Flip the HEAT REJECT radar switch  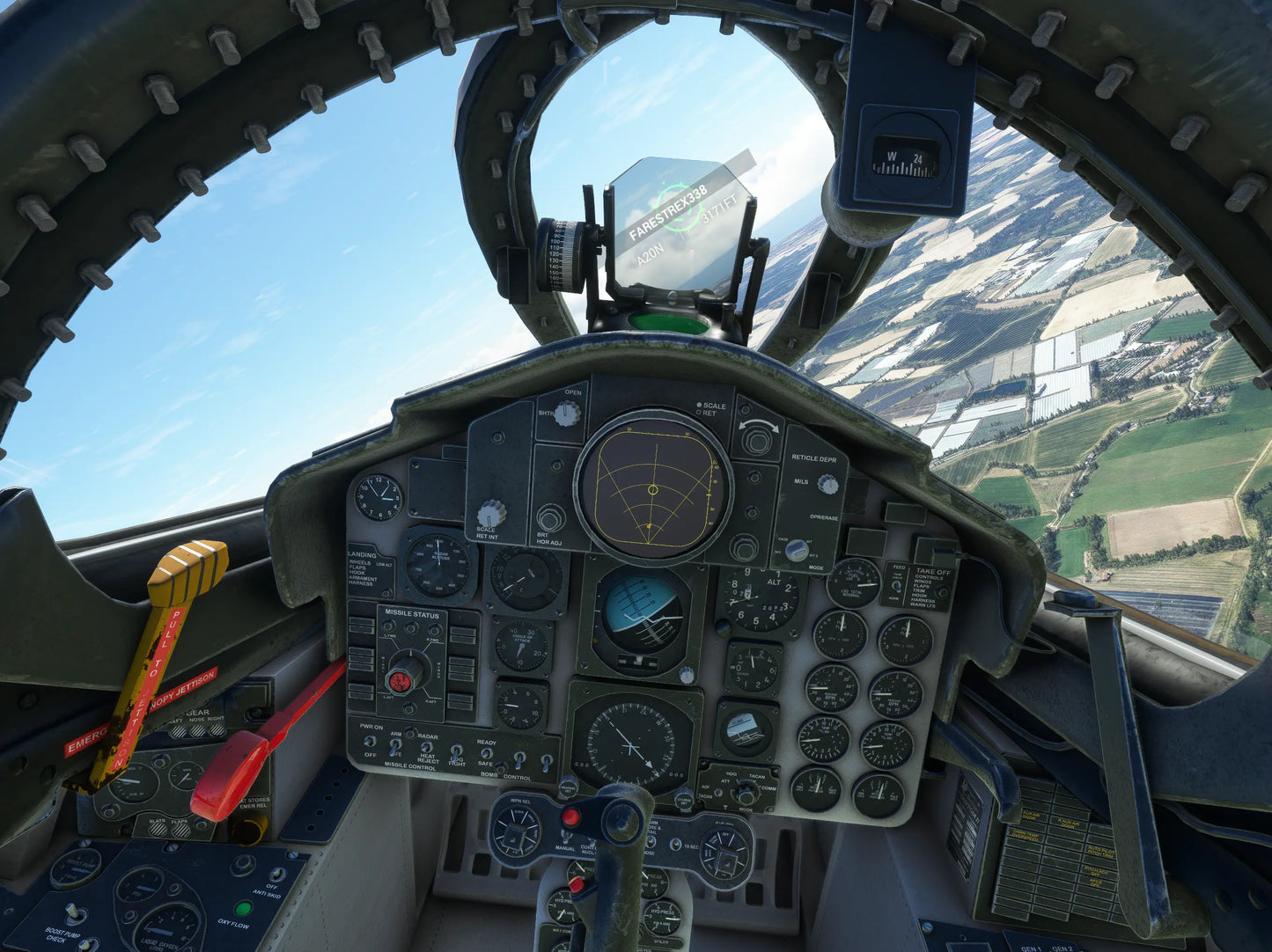[427, 747]
